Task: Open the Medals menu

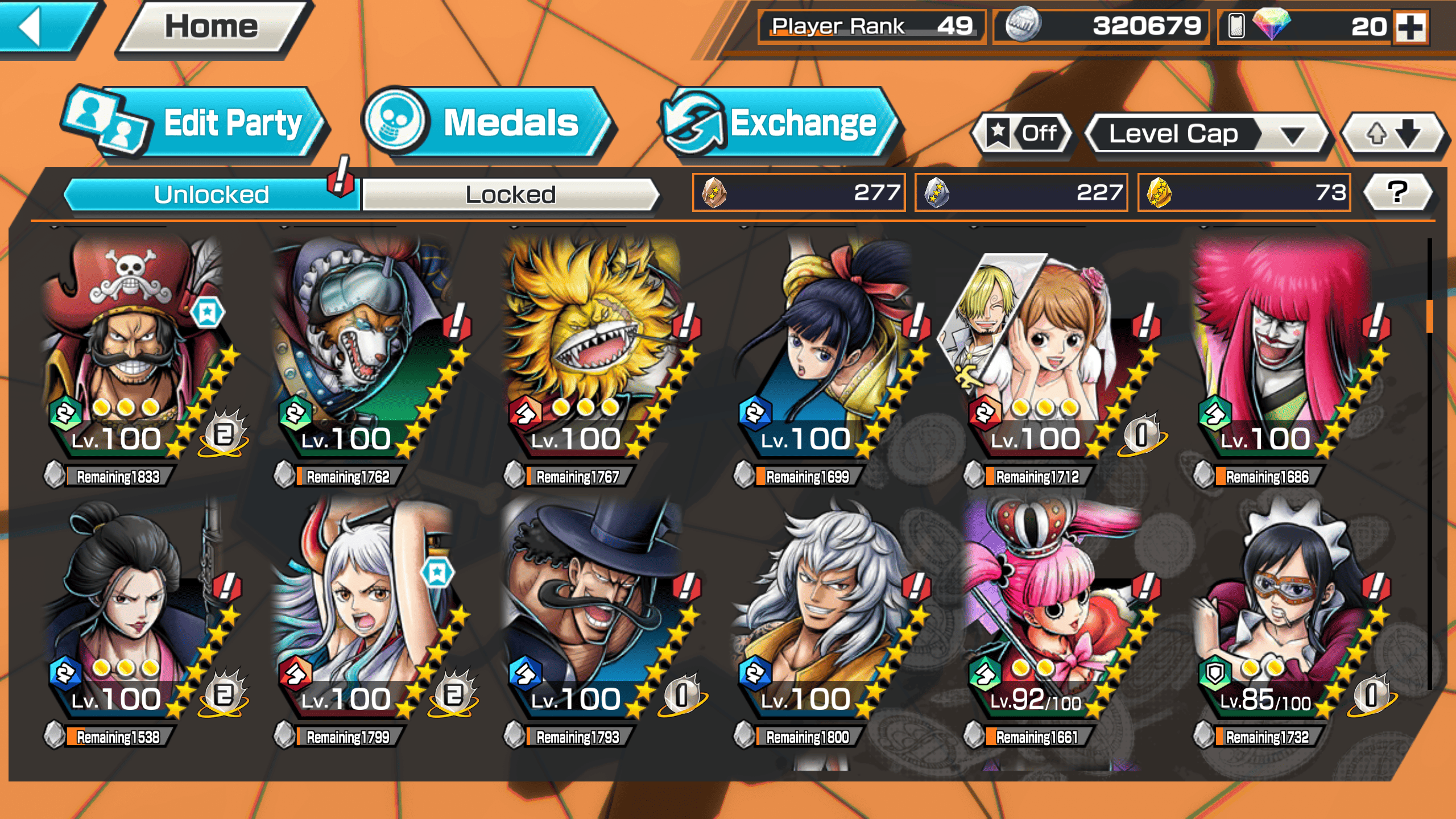Action: point(487,123)
